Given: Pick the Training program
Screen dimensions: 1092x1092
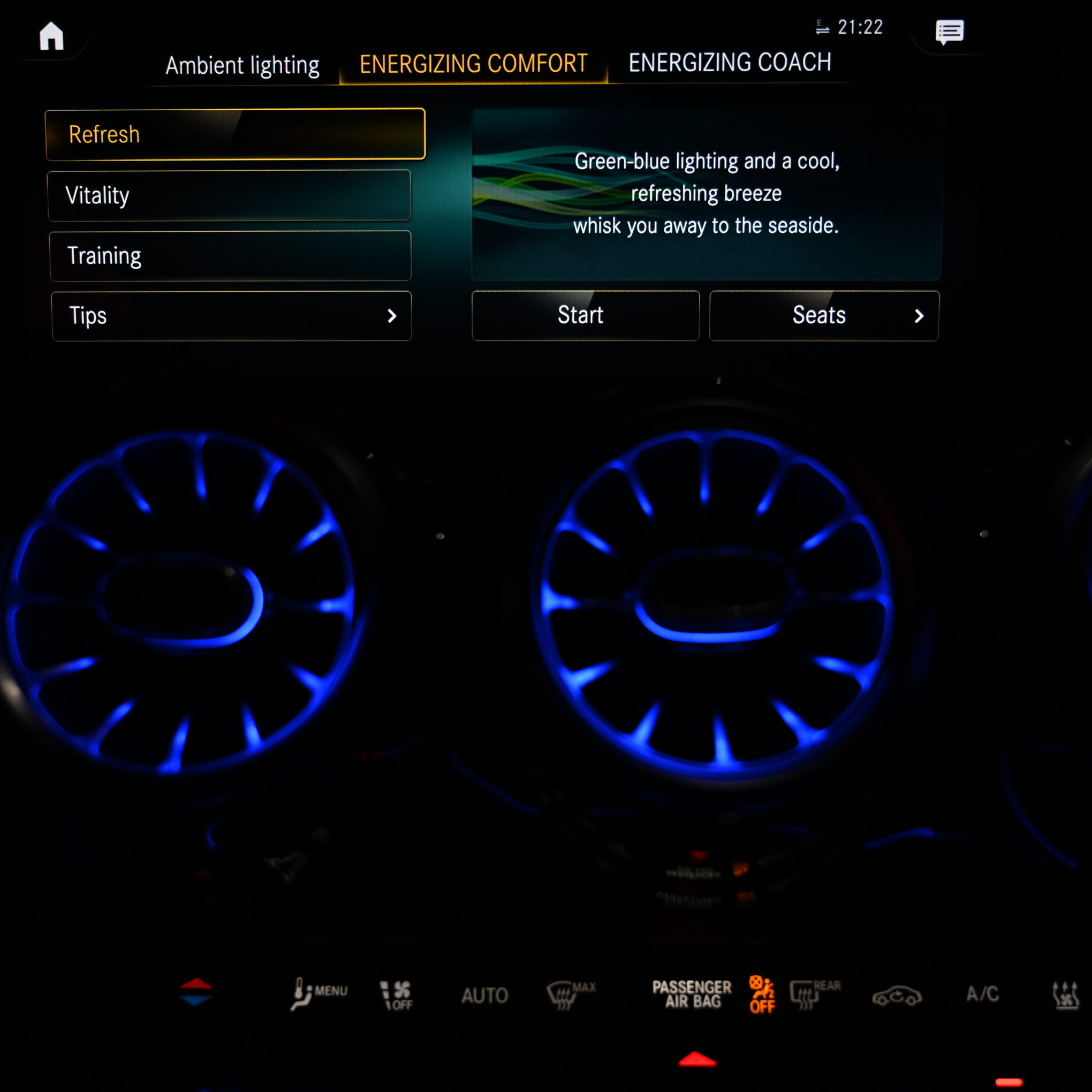Looking at the screenshot, I should point(230,256).
